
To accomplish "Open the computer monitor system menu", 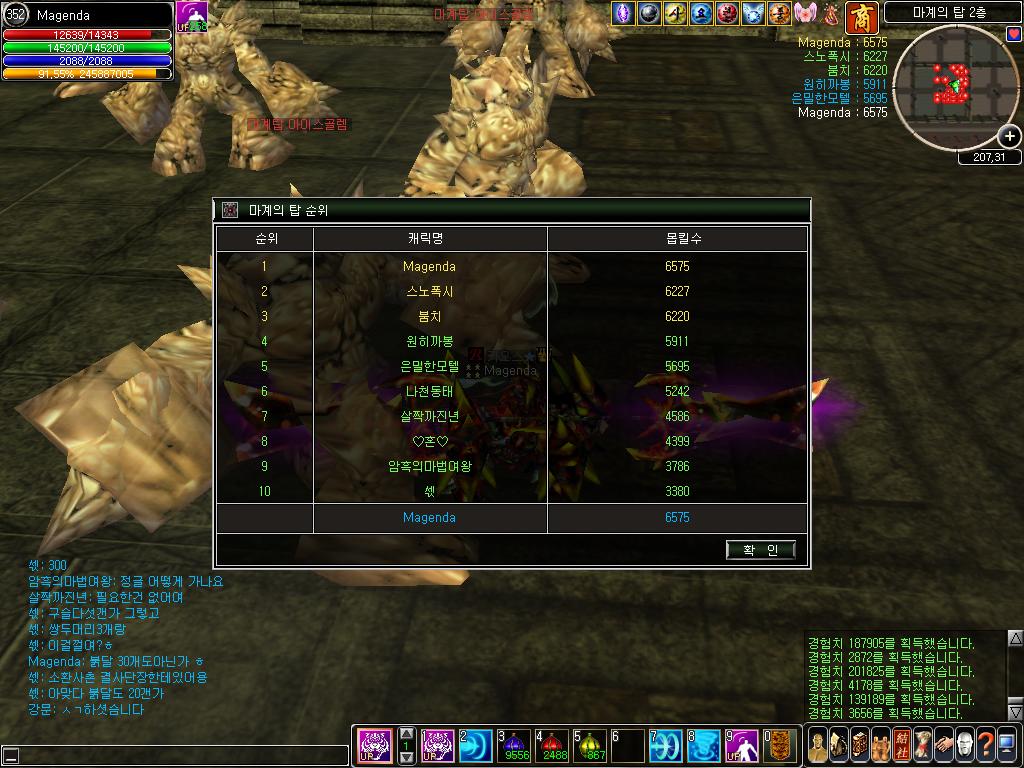I will coord(1007,745).
